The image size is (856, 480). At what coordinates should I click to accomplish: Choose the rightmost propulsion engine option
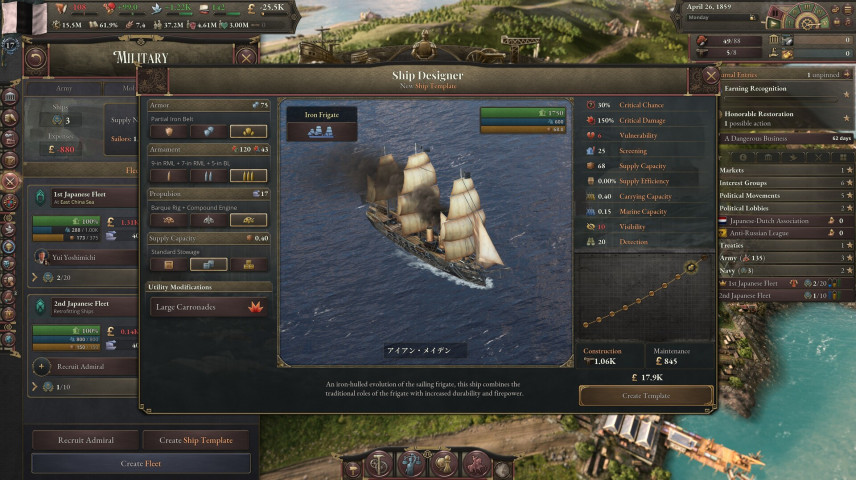coord(248,219)
